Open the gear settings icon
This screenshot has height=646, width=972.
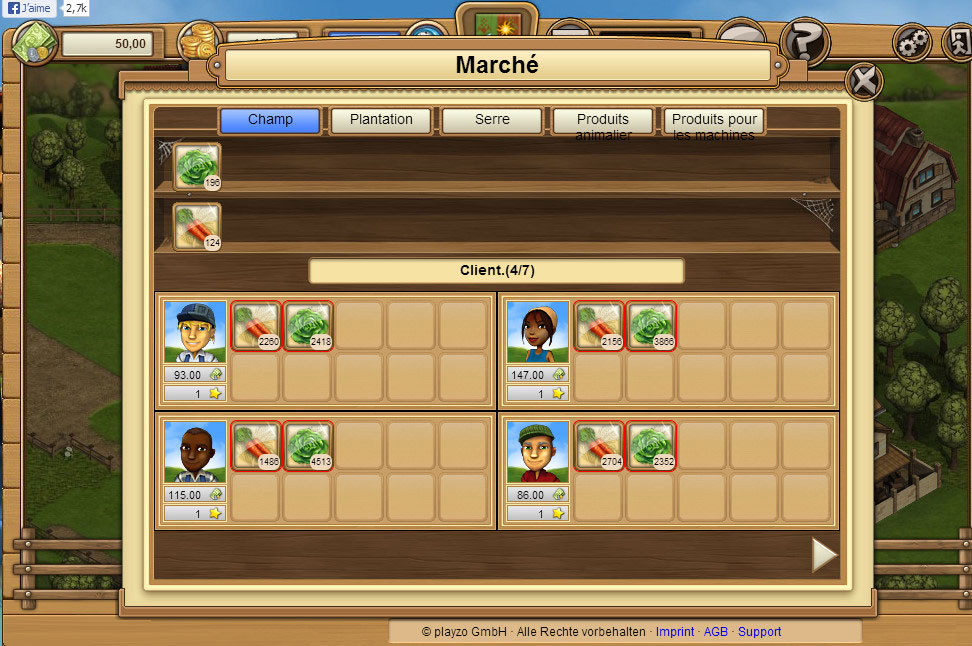[x=912, y=42]
